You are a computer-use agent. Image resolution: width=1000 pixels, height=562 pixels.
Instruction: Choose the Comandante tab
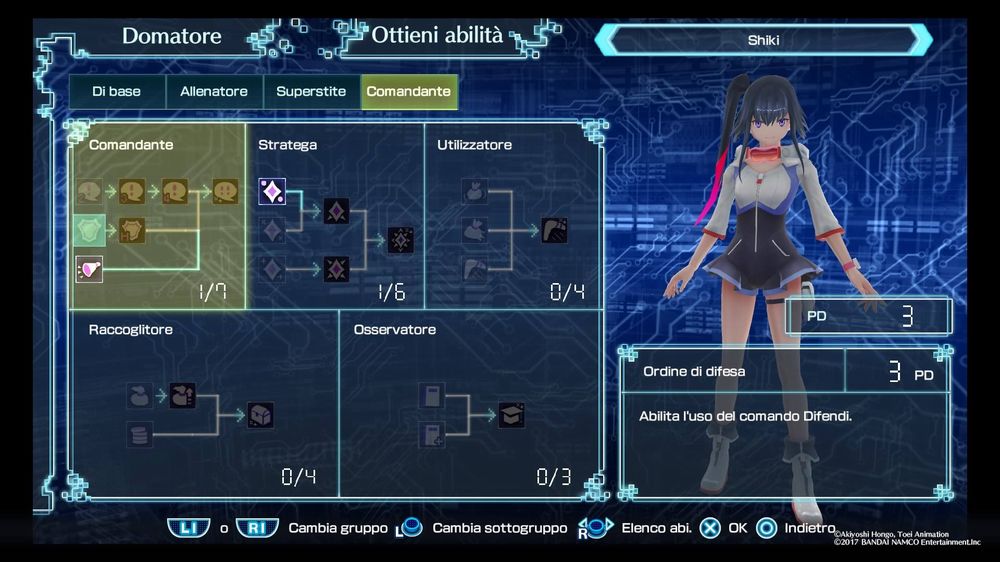point(408,92)
